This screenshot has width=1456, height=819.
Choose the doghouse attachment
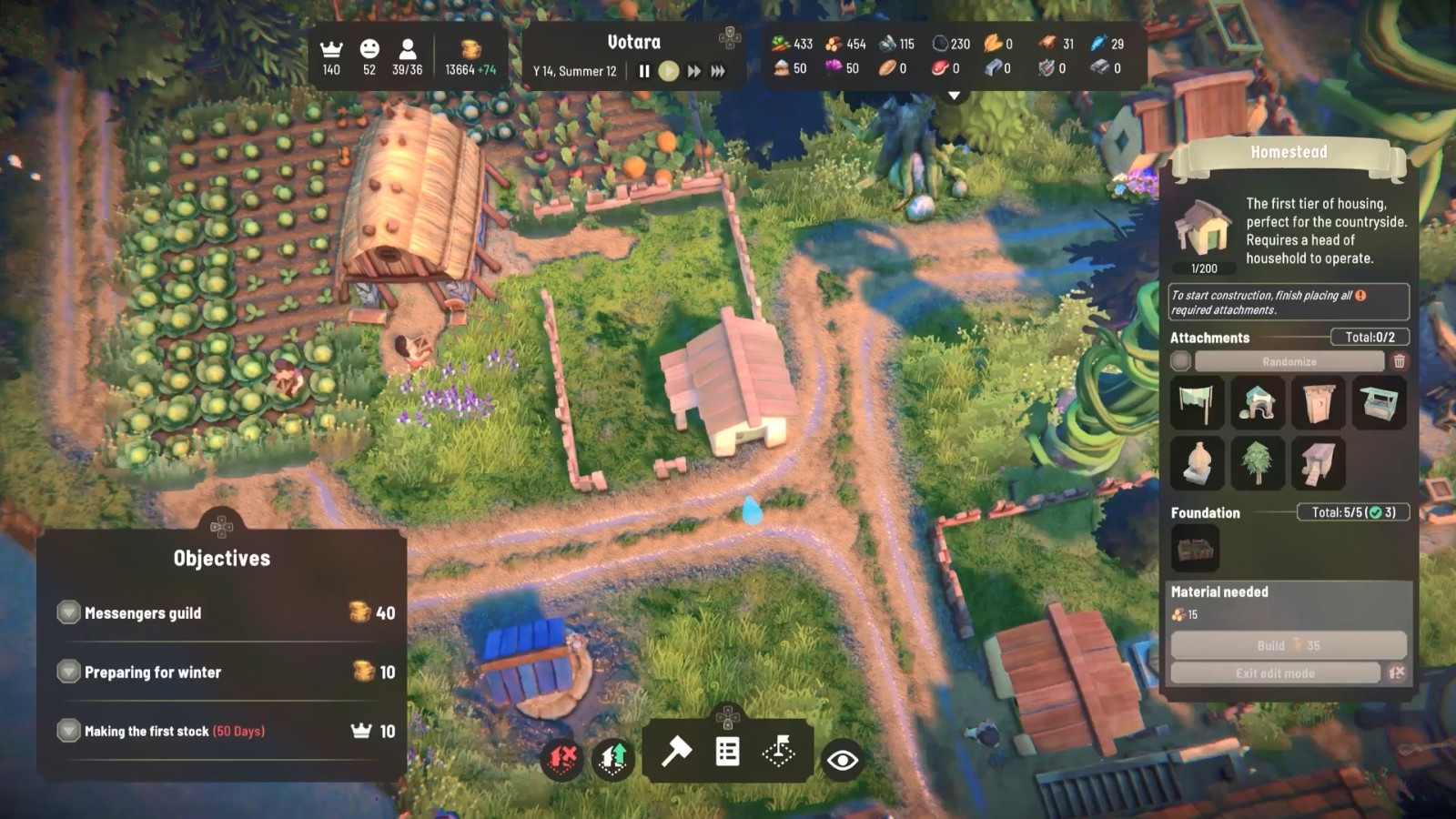pos(1257,403)
